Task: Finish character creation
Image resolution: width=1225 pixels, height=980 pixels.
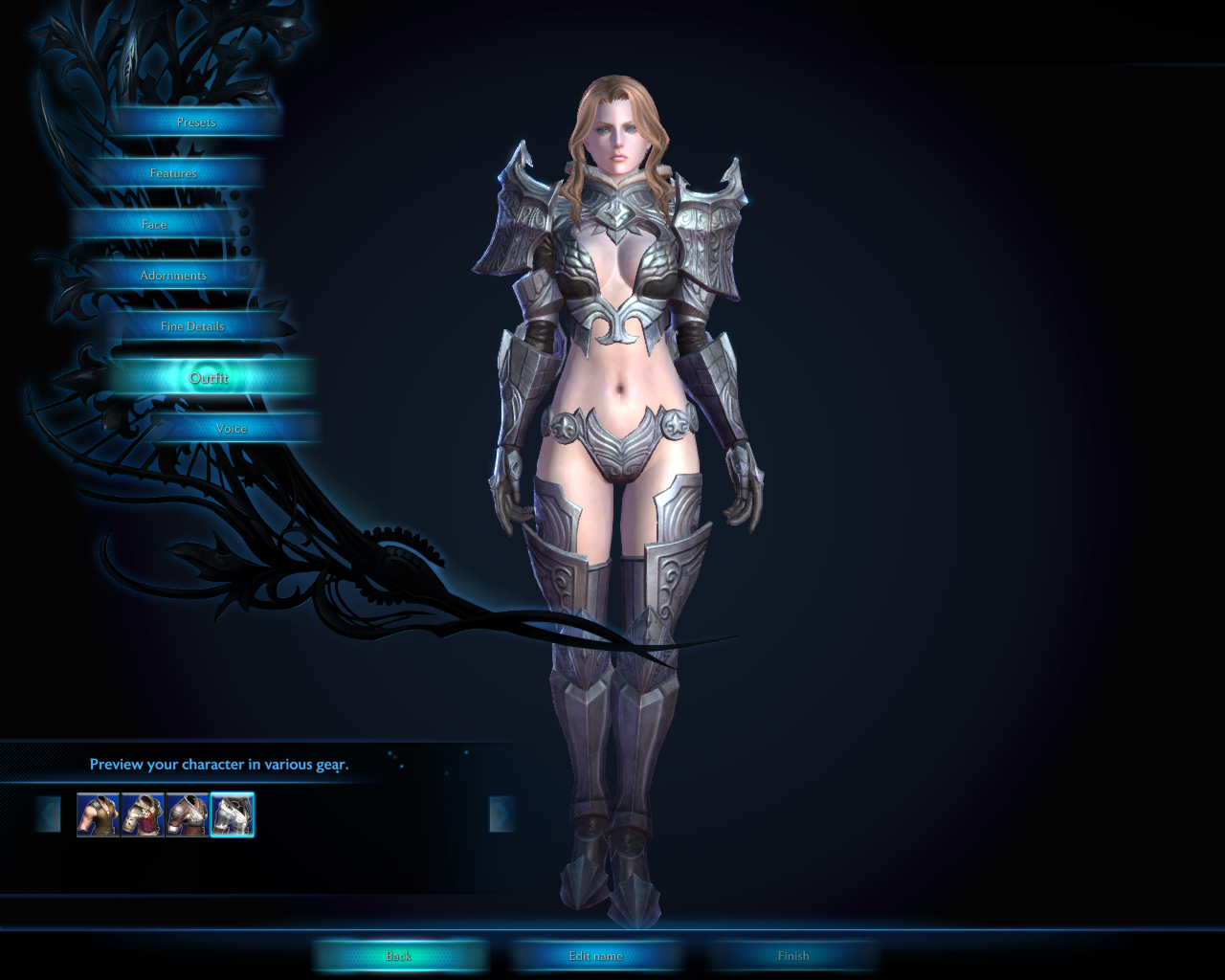Action: pos(793,956)
